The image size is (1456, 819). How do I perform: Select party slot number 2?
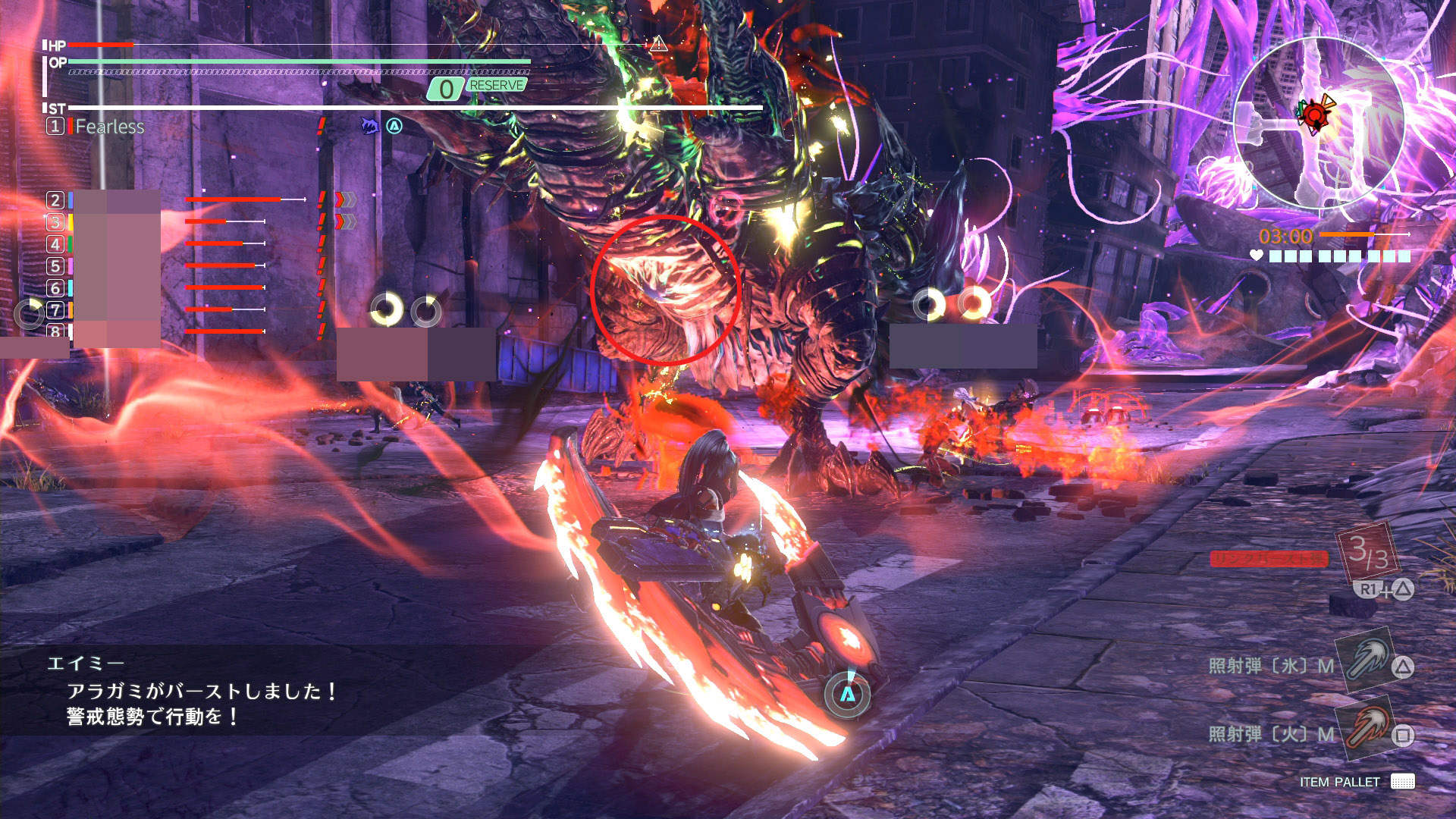coord(55,200)
